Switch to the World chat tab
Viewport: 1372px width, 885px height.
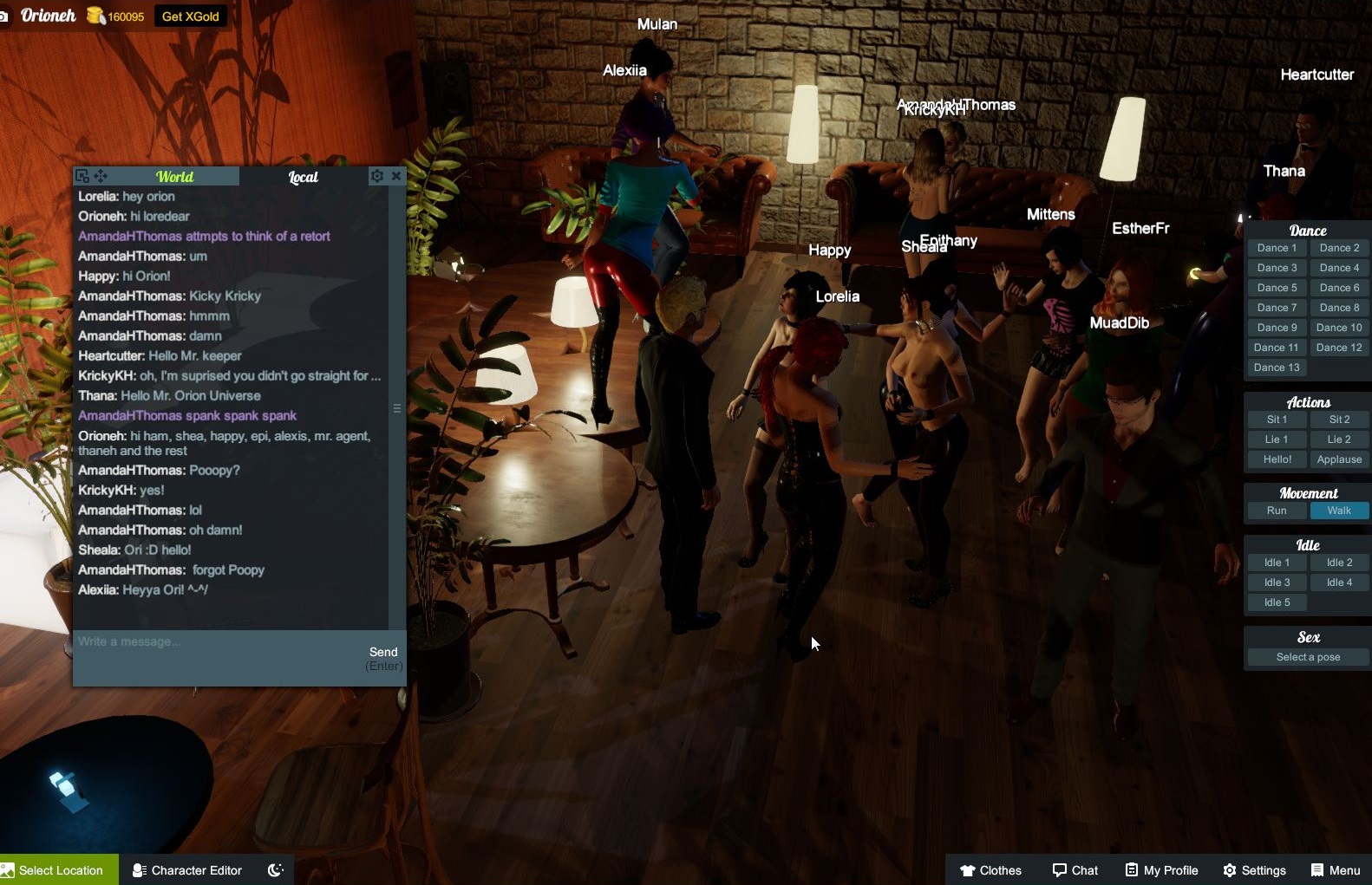[x=174, y=177]
